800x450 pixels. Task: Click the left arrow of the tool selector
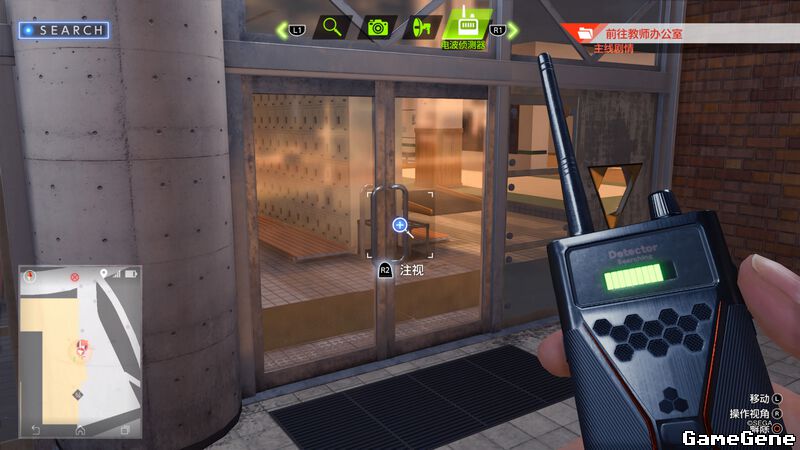tap(282, 30)
